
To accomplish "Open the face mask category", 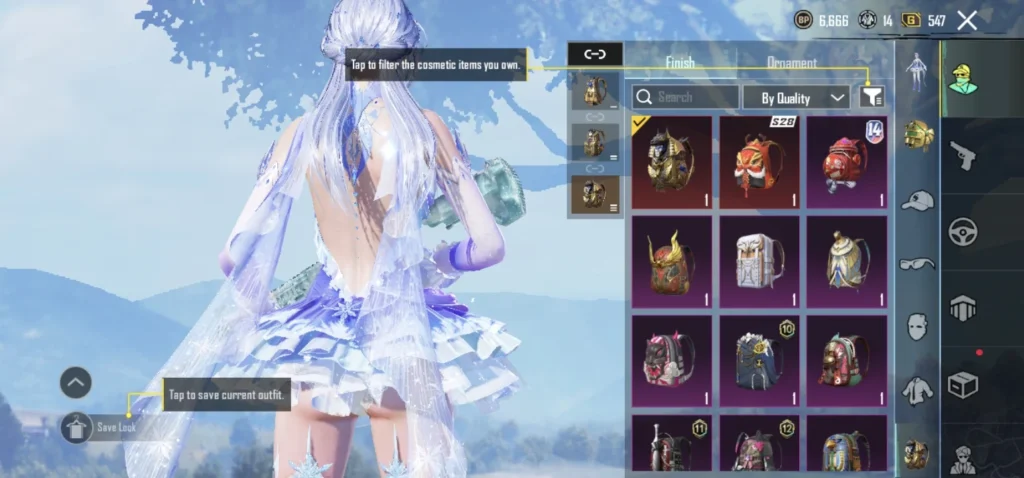I will [917, 326].
